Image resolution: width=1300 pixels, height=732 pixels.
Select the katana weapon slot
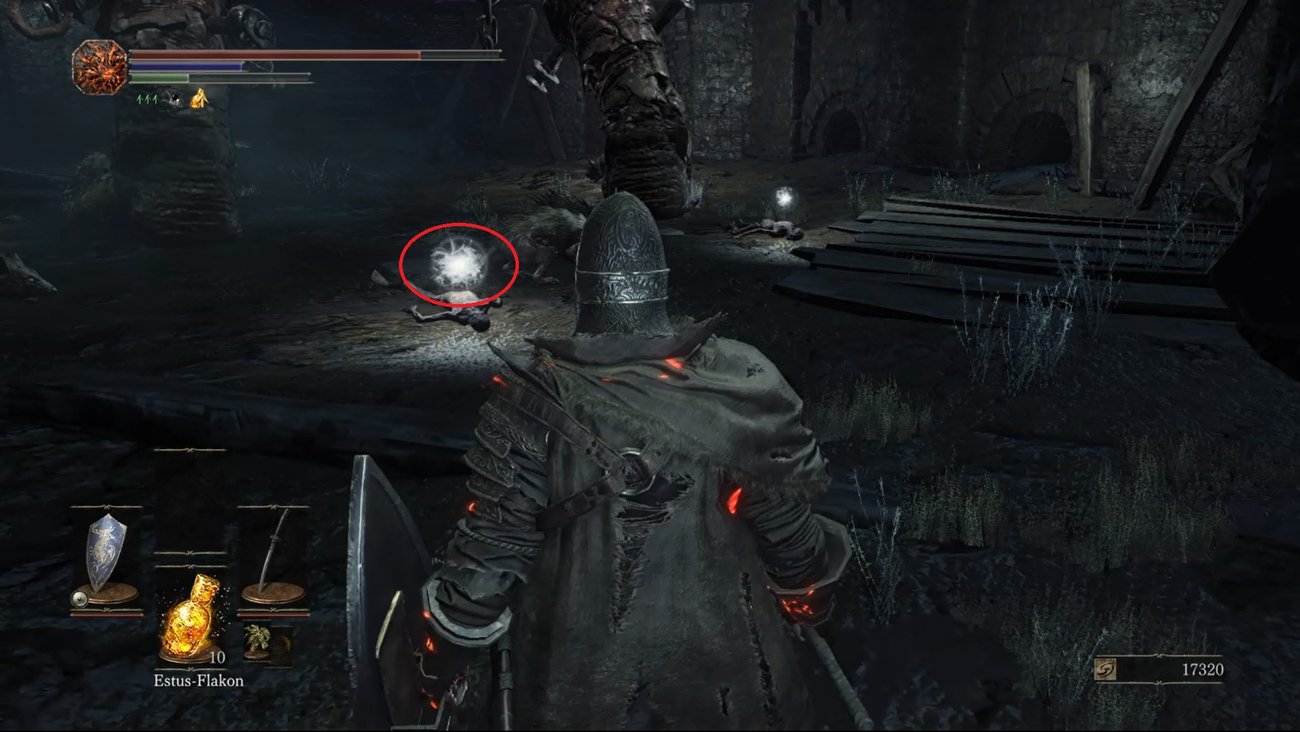(x=274, y=556)
